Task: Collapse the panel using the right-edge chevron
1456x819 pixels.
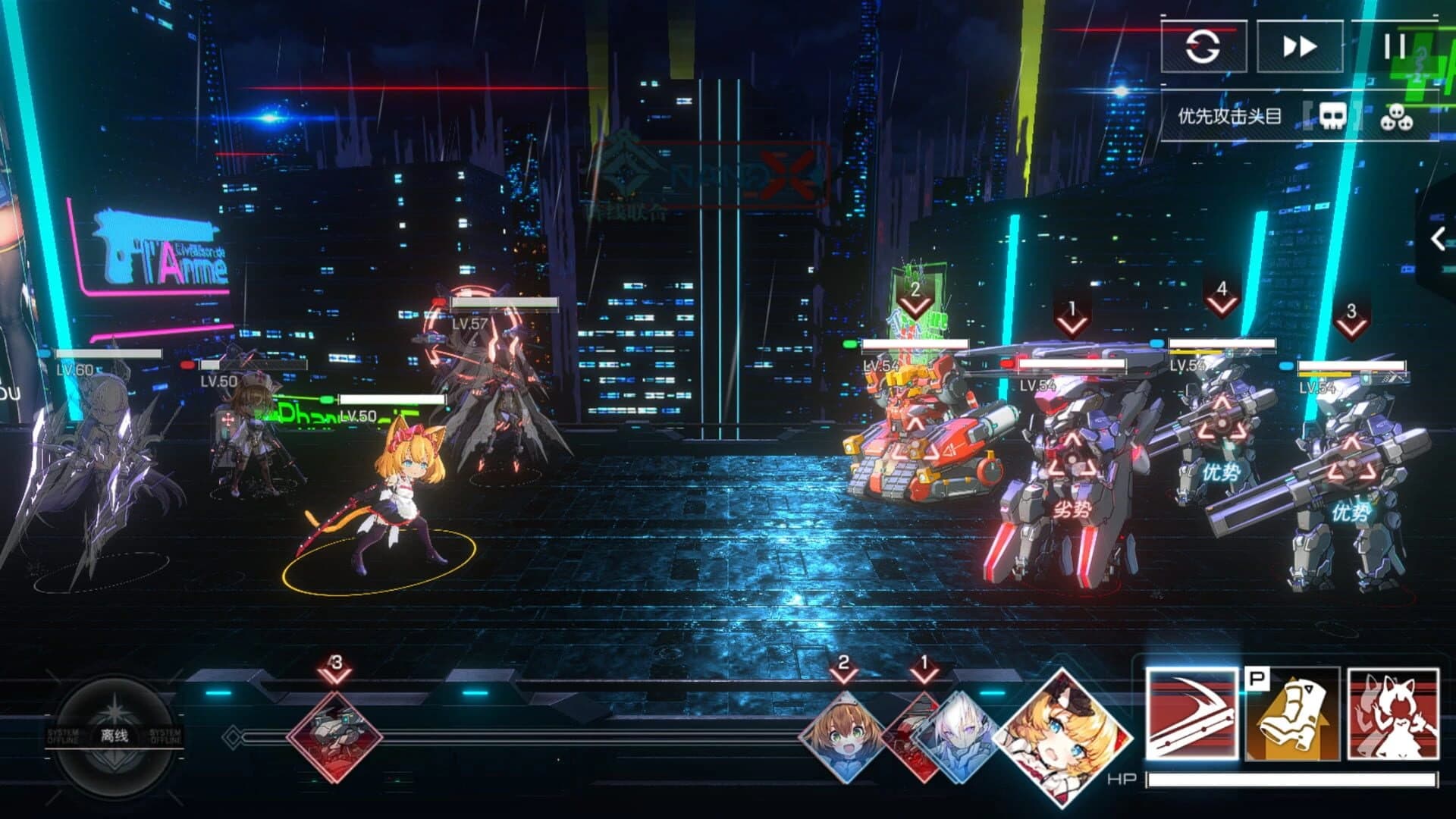Action: point(1440,237)
